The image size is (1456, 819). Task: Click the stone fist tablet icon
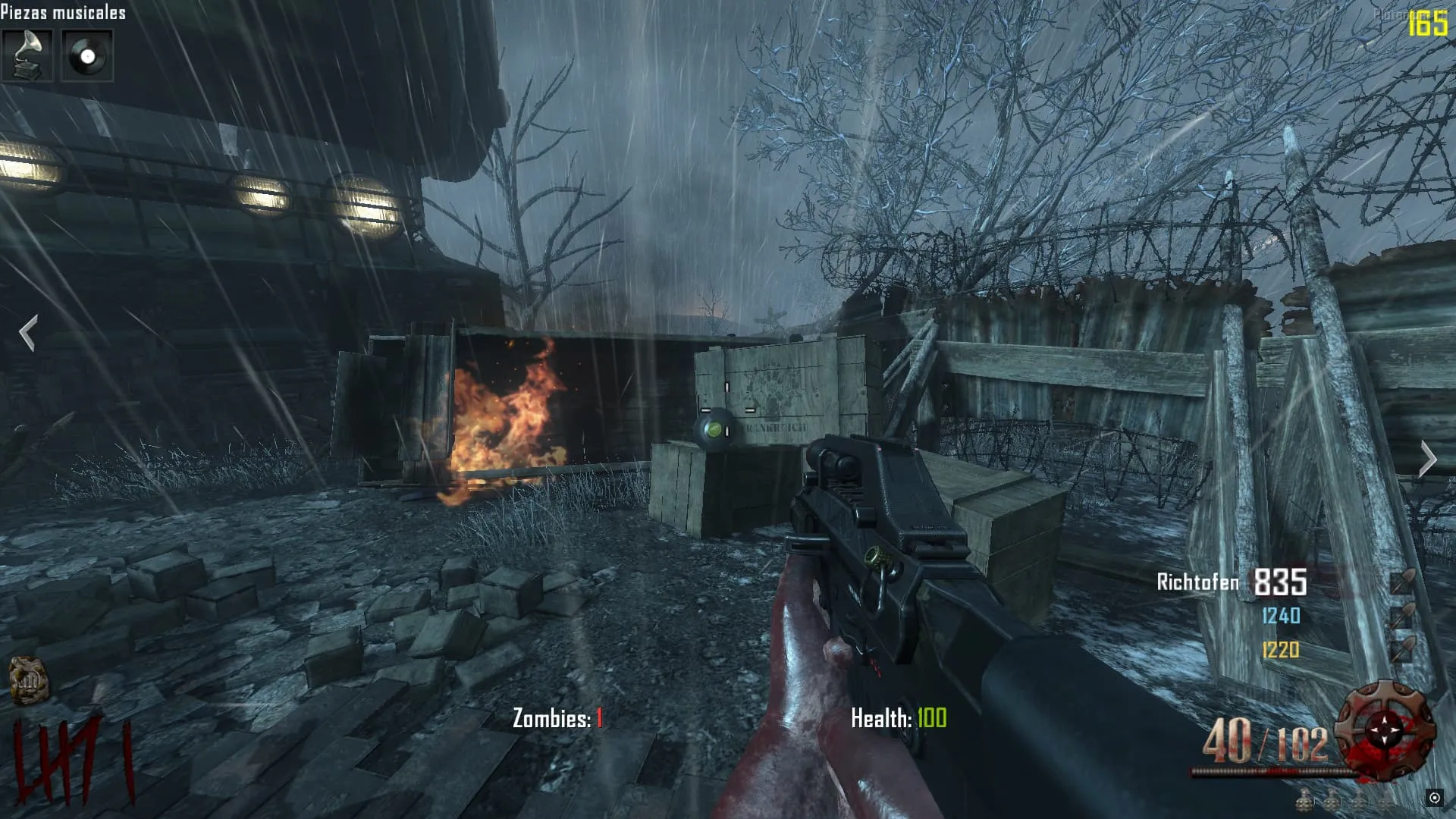pyautogui.click(x=28, y=679)
